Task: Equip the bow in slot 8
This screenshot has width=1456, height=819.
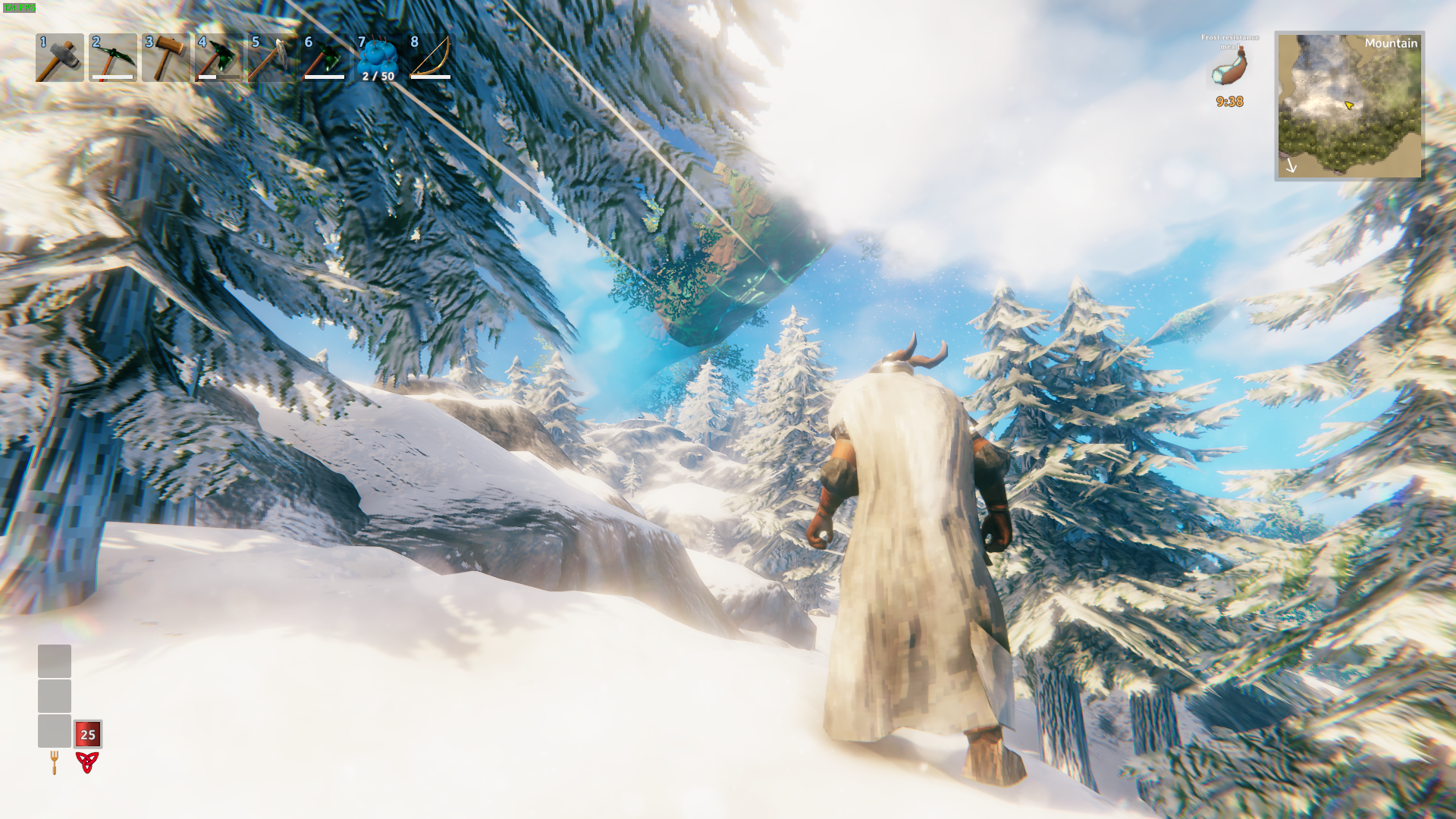Action: click(431, 58)
